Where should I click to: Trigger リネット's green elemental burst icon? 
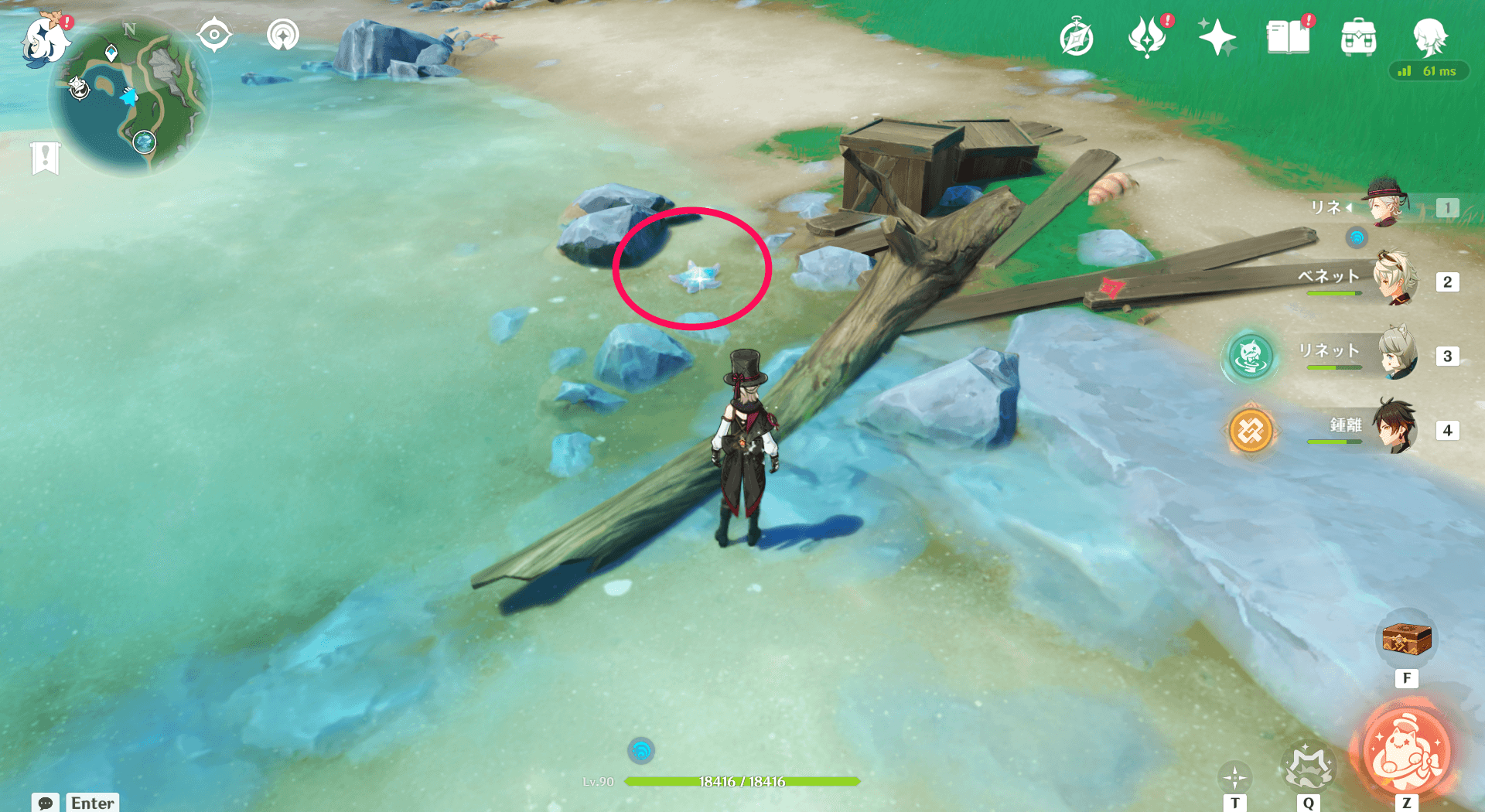click(x=1250, y=357)
